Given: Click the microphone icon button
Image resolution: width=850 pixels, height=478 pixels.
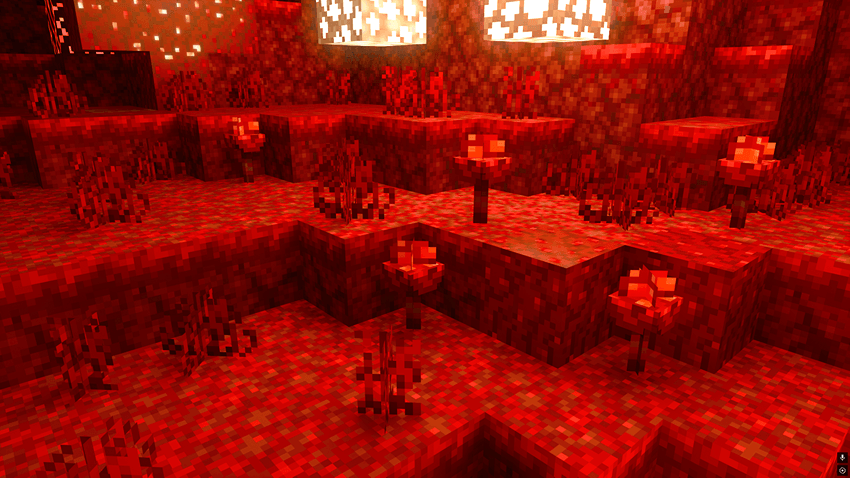Looking at the screenshot, I should point(842,457).
